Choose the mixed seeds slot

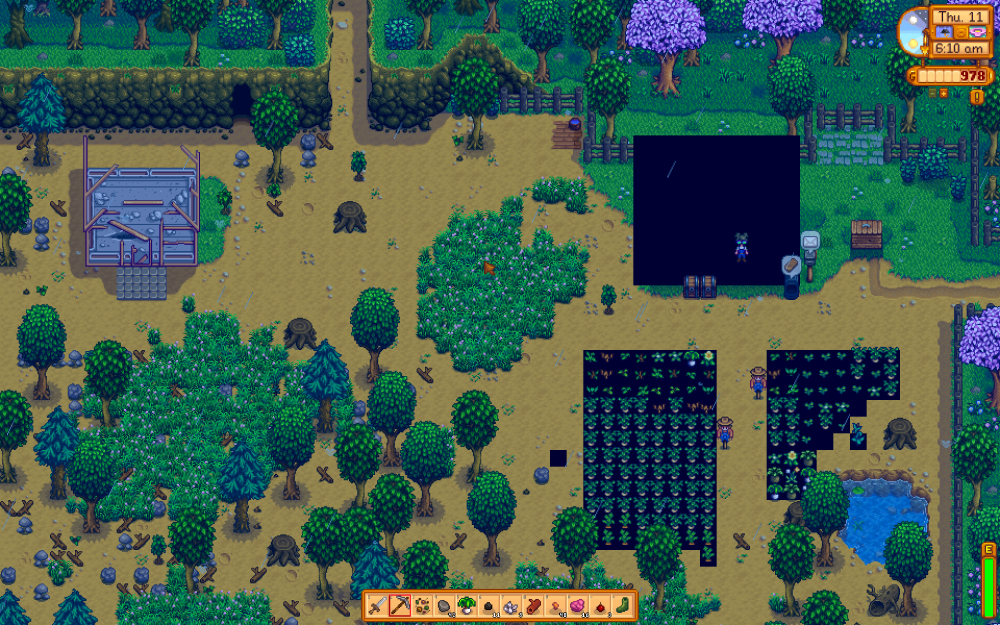421,605
